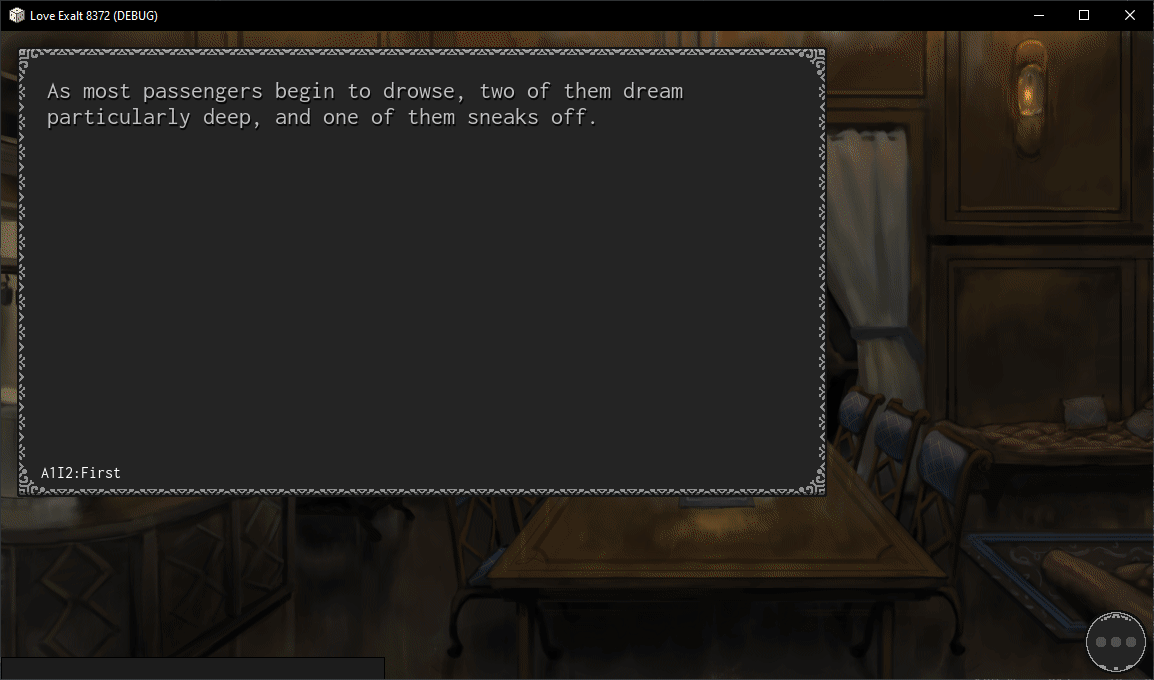Close the Love Exalt game window
Viewport: 1154px width, 680px height.
(1130, 15)
